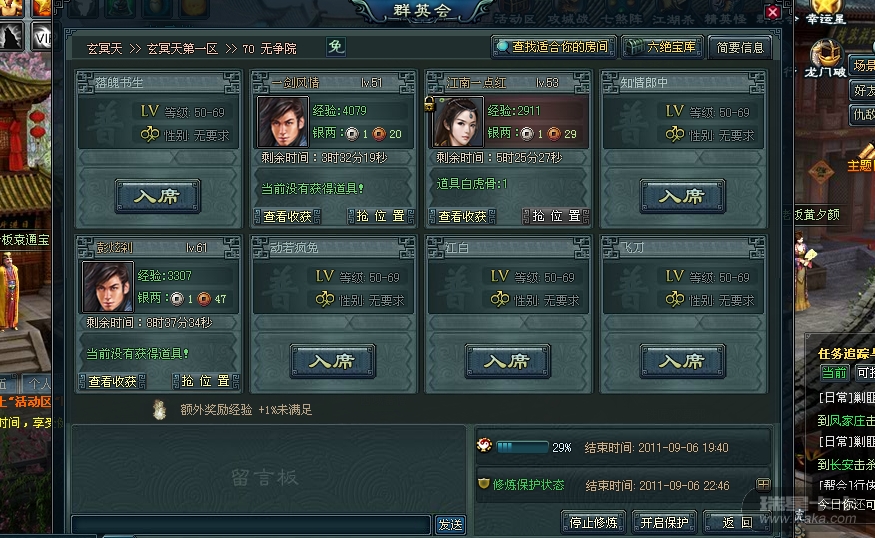This screenshot has height=538, width=875.
Task: Open the 六绝宝库 treasury
Action: 661,47
